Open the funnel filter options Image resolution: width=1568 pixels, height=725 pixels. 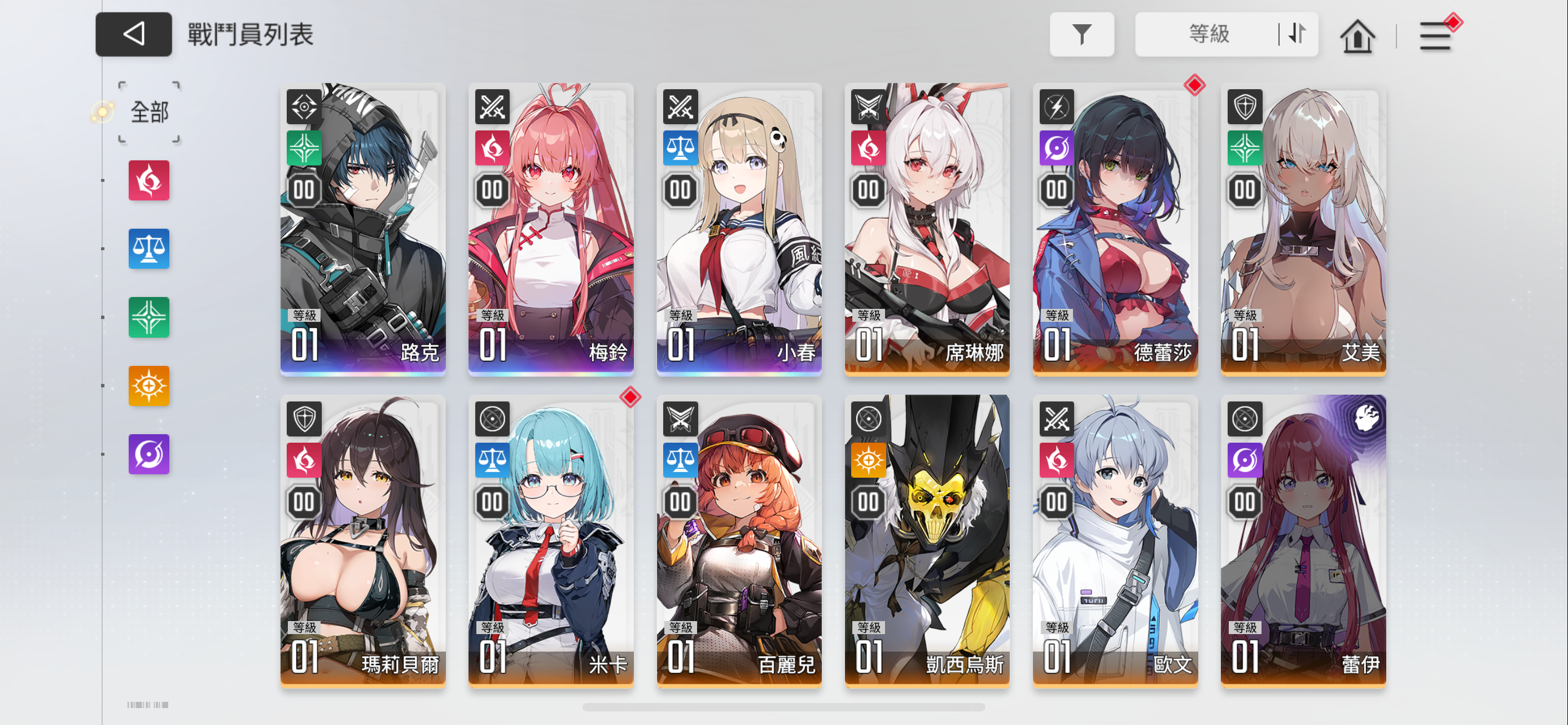(x=1081, y=34)
